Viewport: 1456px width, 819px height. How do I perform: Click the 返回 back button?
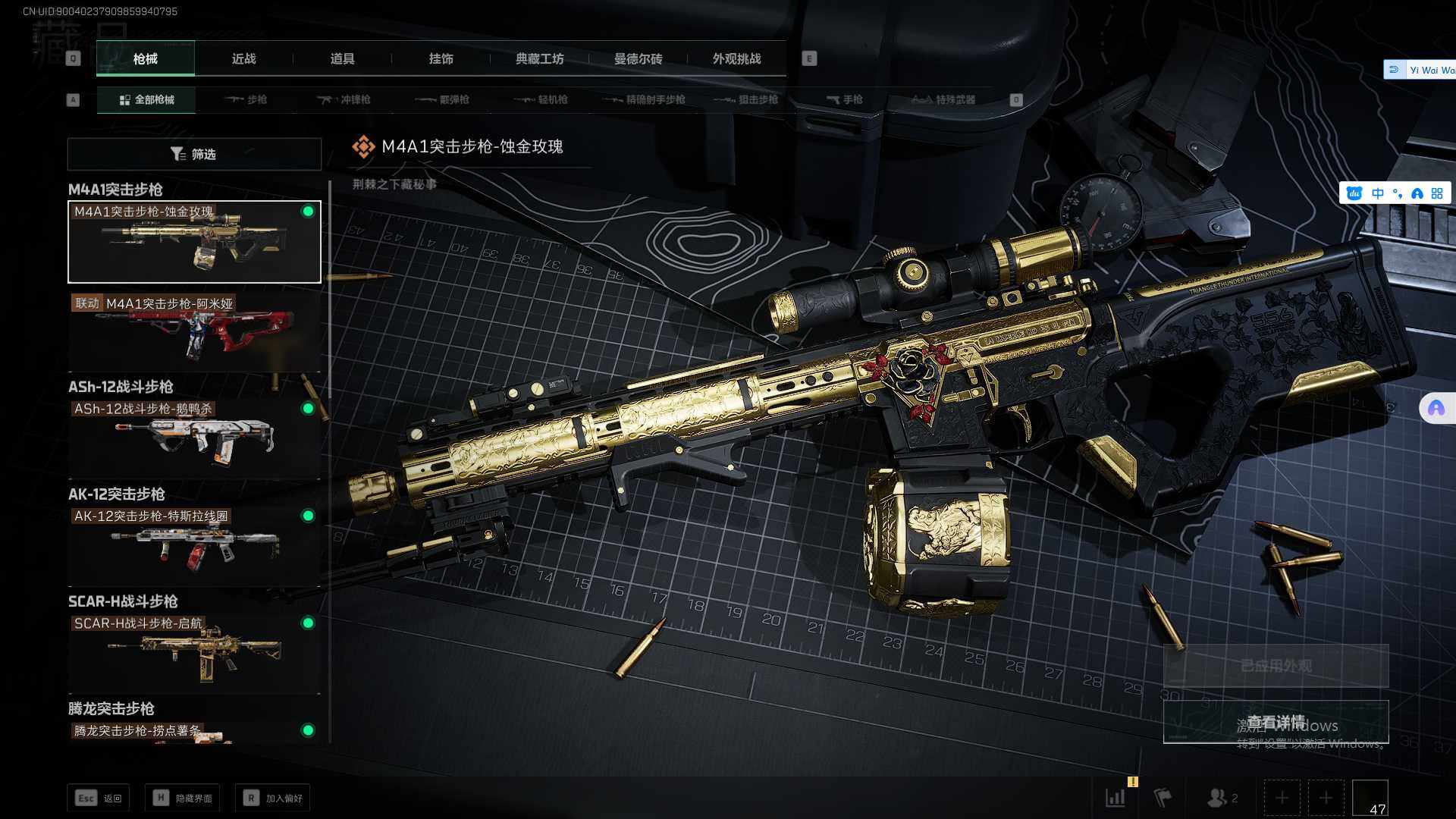click(99, 798)
